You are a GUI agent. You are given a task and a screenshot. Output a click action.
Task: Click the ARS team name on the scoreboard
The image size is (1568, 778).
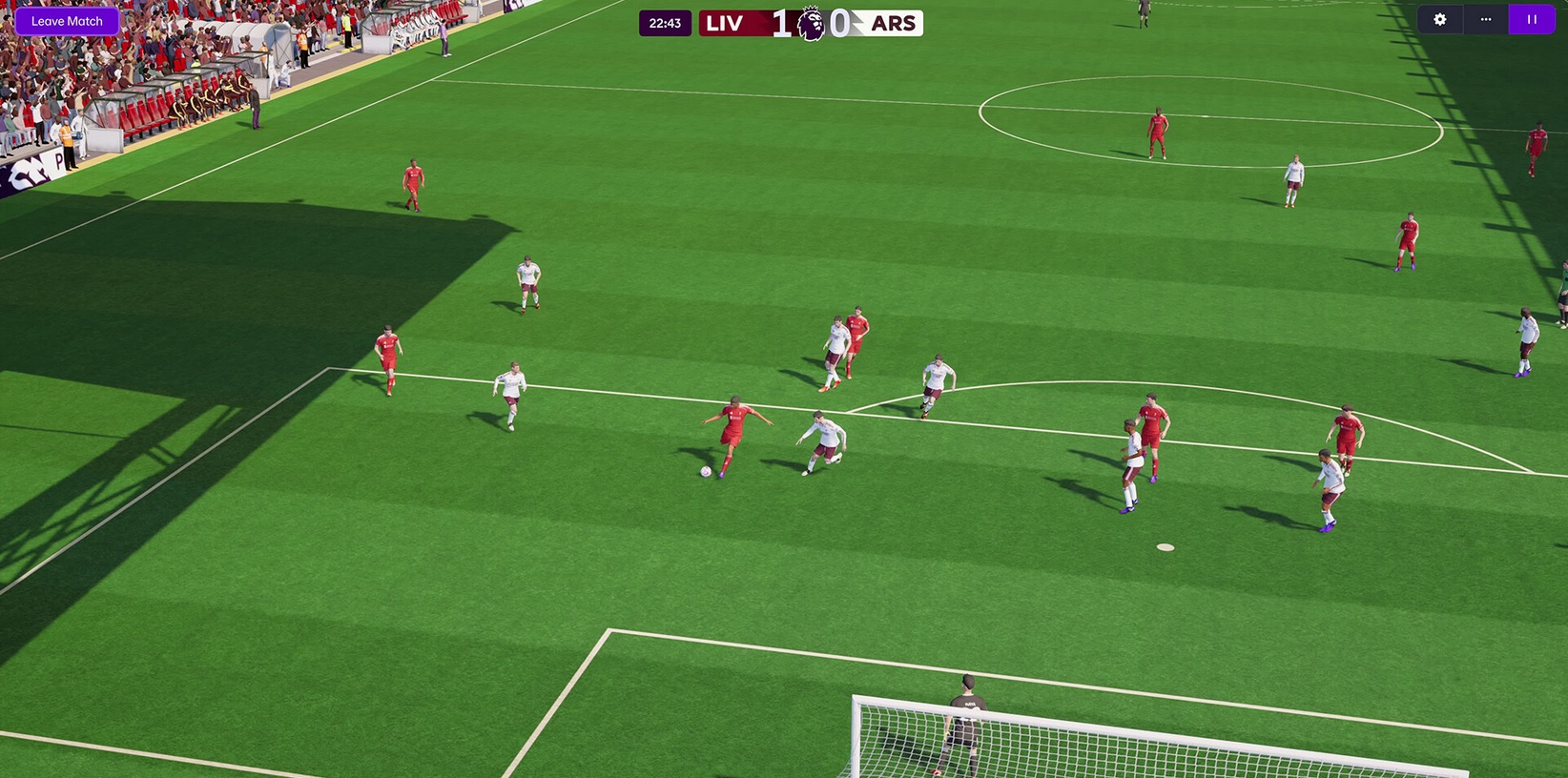pyautogui.click(x=893, y=23)
